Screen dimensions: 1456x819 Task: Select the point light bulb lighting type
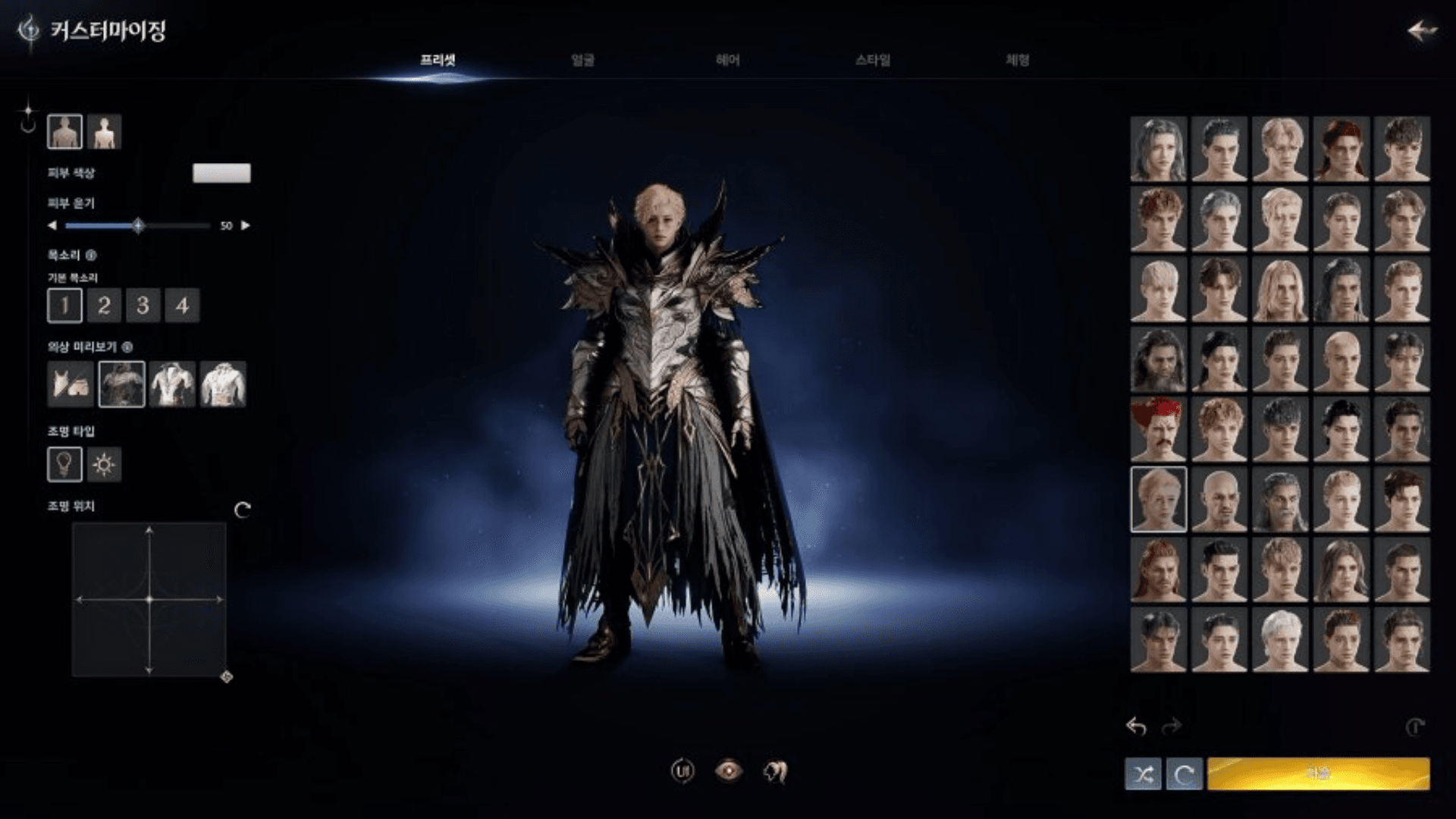64,464
